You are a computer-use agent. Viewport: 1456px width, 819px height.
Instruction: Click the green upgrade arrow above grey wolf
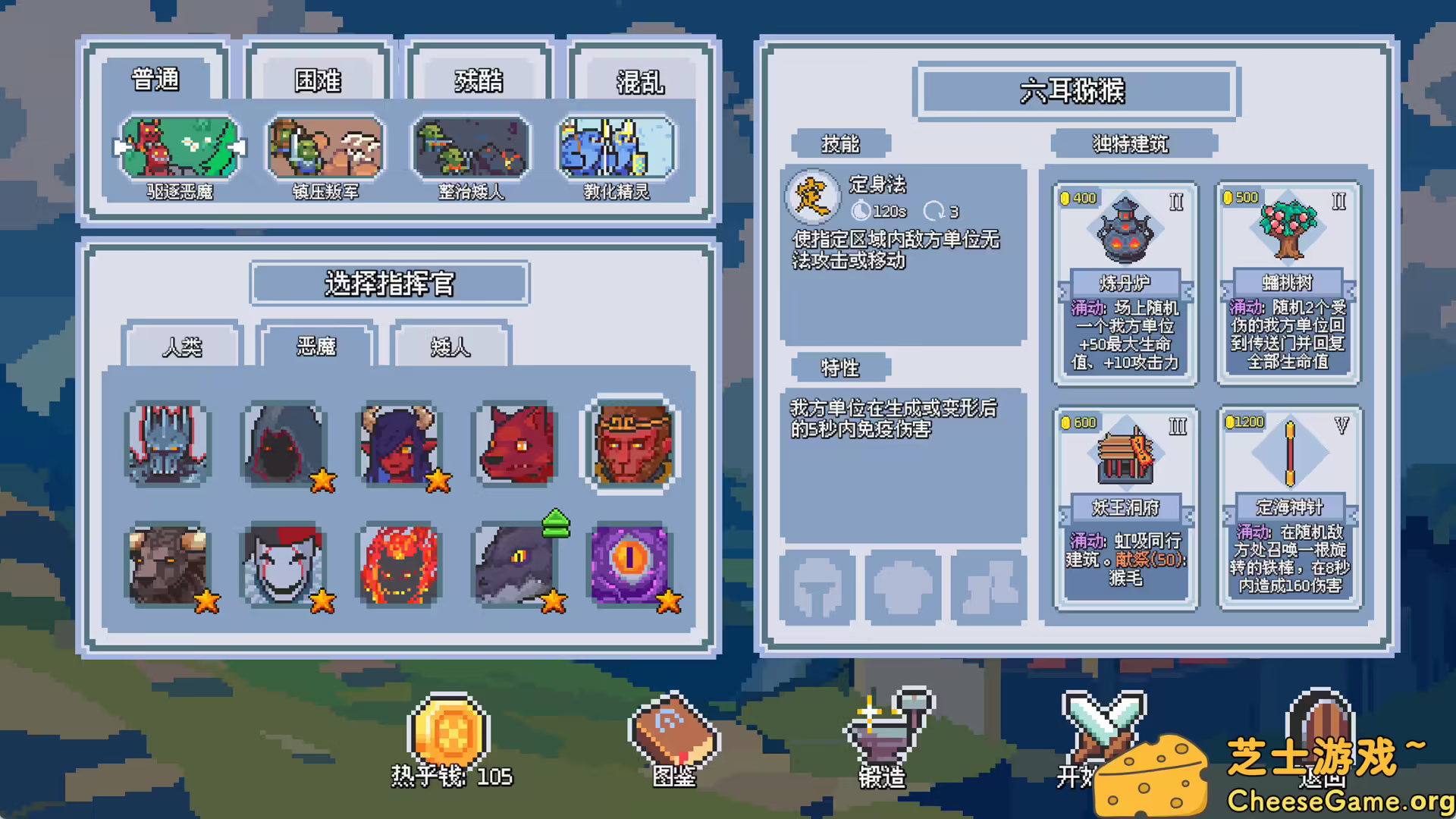[x=554, y=522]
